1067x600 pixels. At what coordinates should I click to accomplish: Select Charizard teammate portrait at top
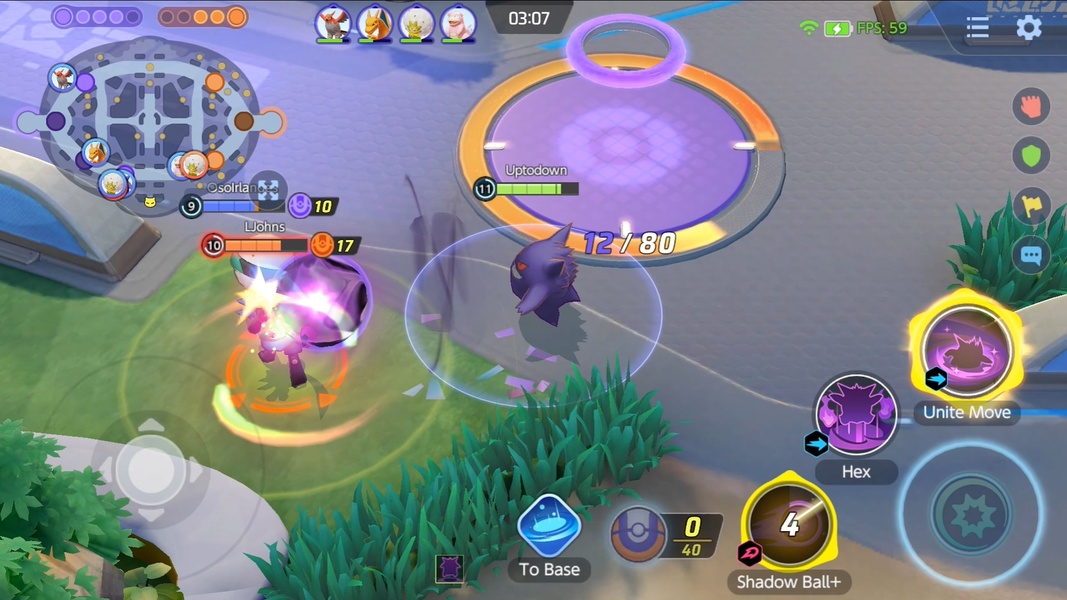tap(375, 22)
